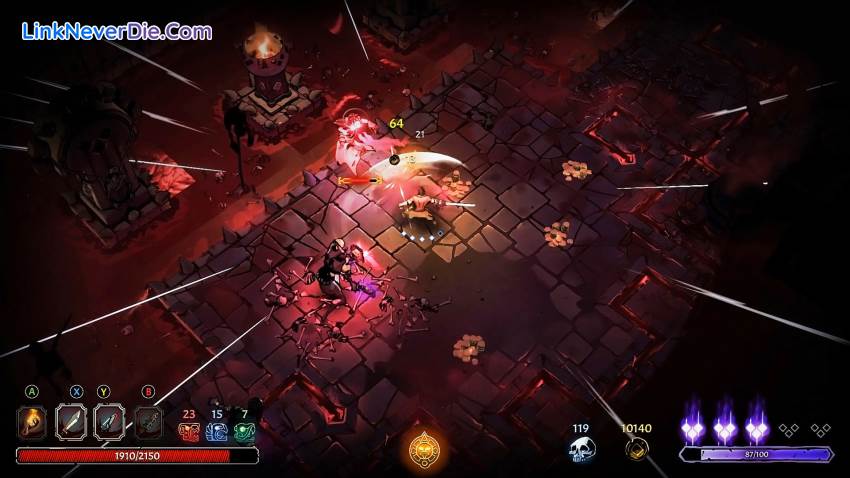Select the torch ability slot
The height and width of the screenshot is (478, 850).
(x=32, y=423)
